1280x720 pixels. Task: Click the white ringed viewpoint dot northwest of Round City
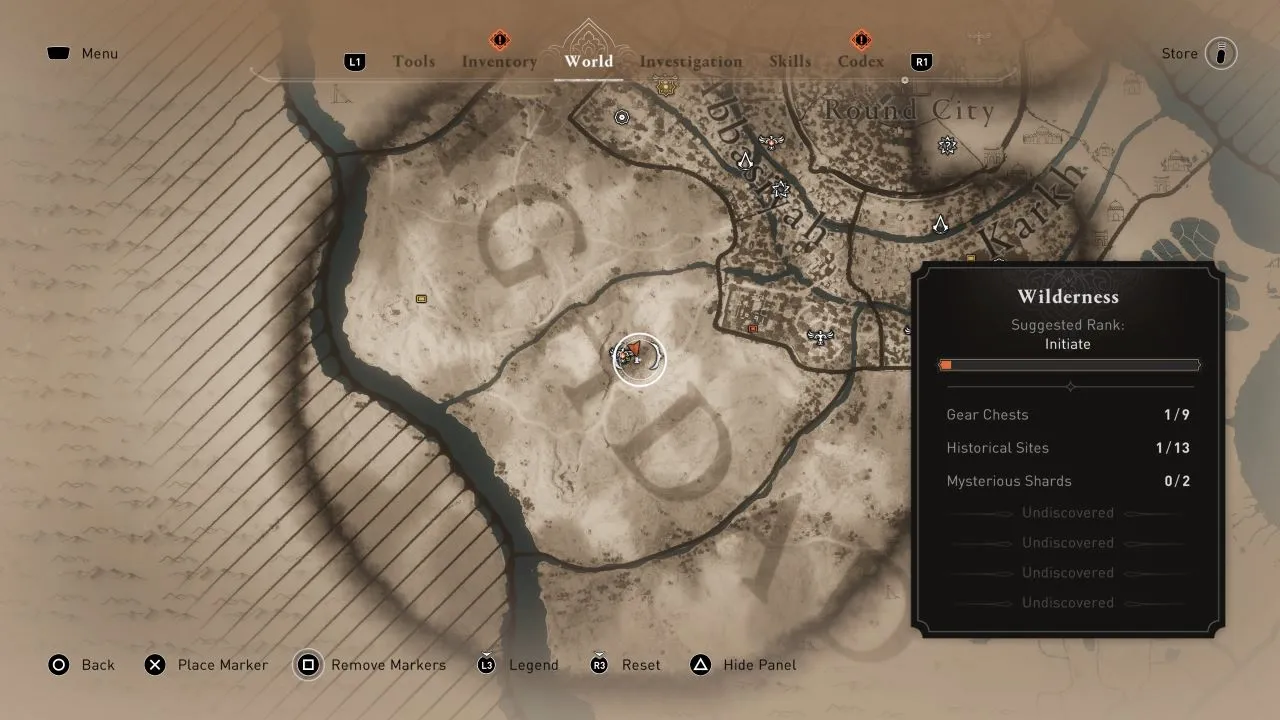point(621,117)
